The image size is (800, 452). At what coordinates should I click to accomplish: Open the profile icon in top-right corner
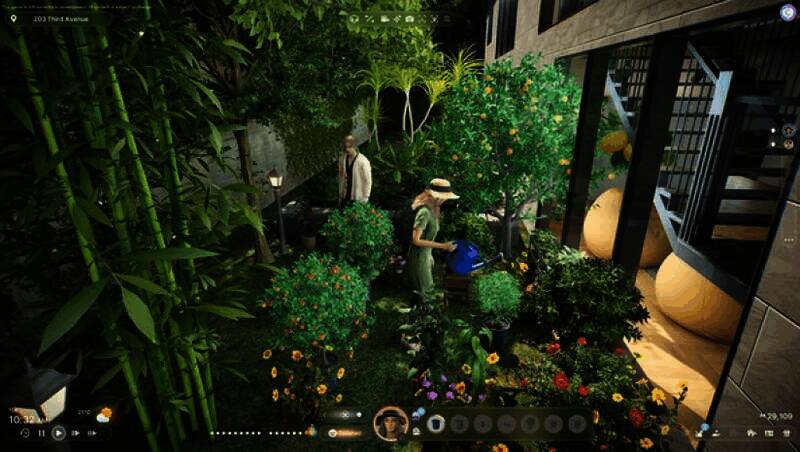click(x=787, y=12)
